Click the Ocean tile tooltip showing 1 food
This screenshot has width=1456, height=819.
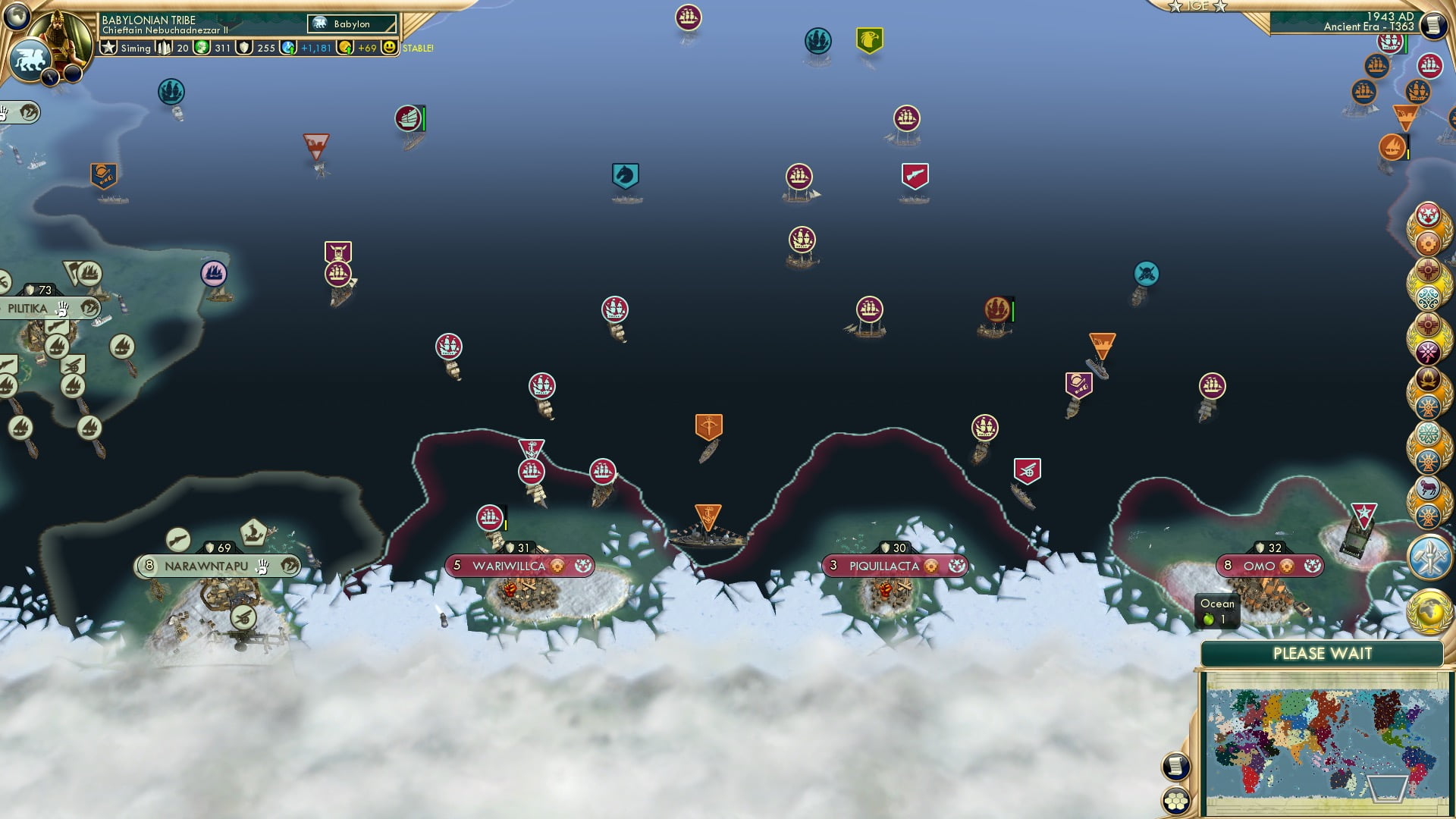pos(1216,610)
